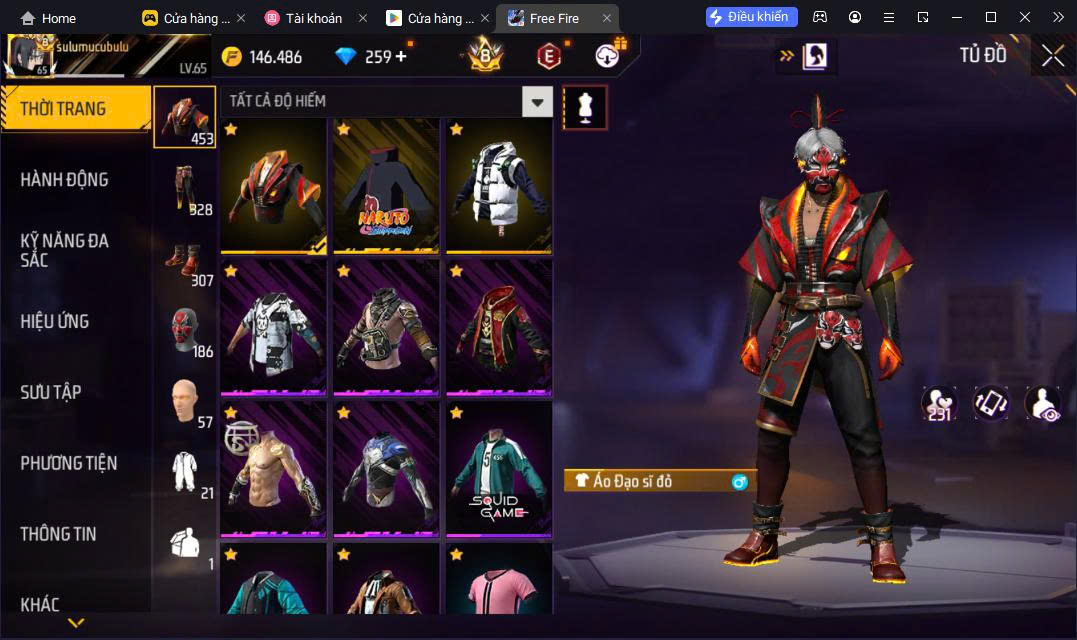Open the Điều khiển controls button
1077x640 pixels.
[752, 17]
